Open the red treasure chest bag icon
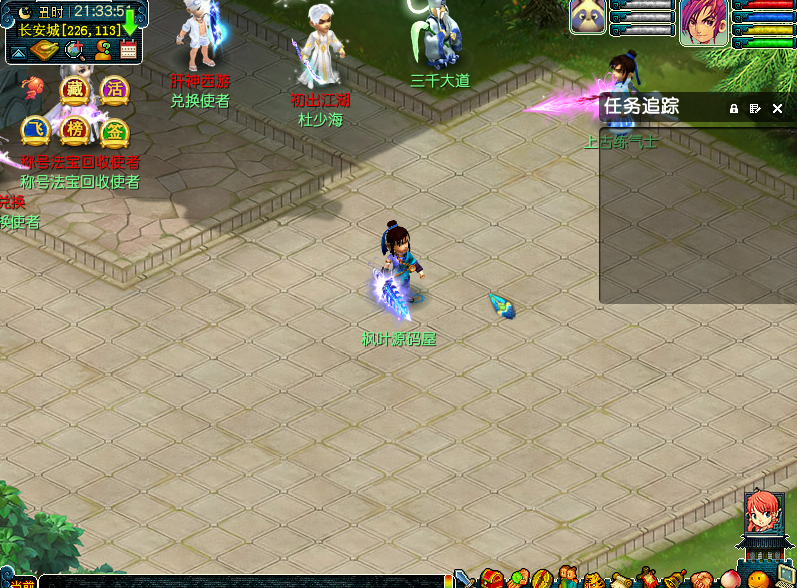The image size is (797, 588). click(x=490, y=579)
